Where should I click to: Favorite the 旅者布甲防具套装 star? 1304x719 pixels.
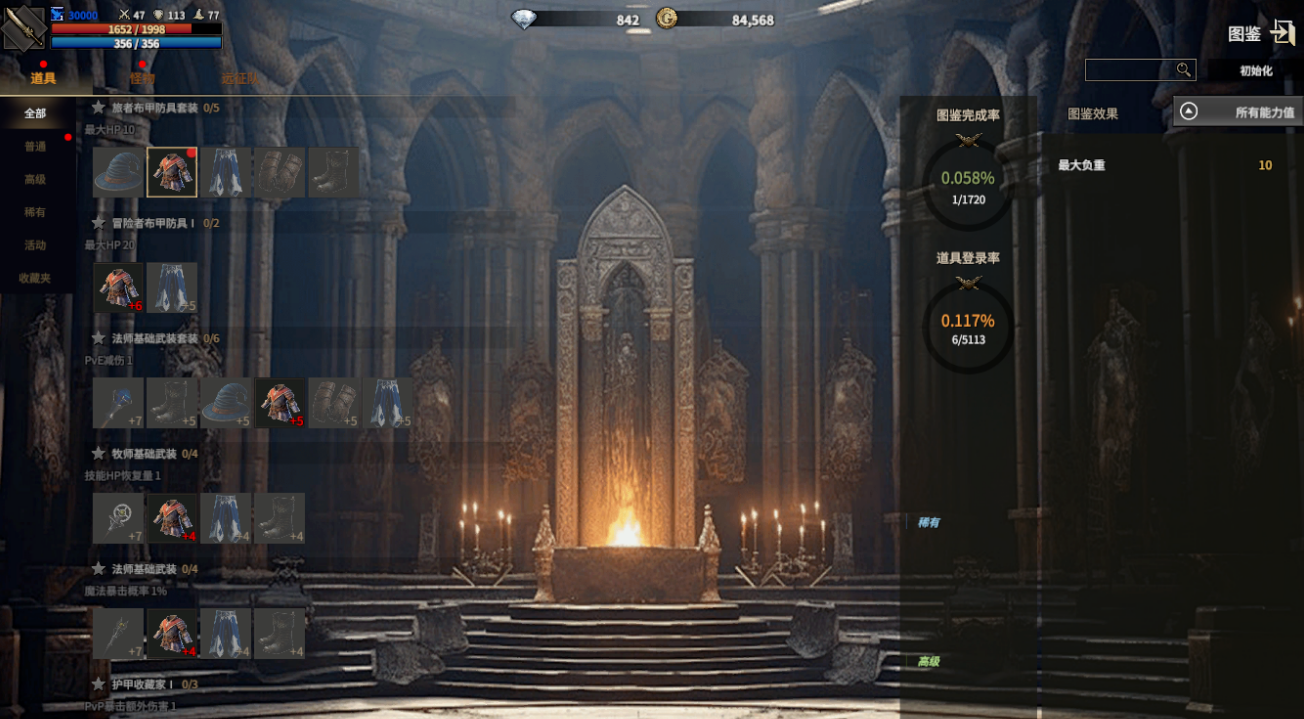coord(99,108)
